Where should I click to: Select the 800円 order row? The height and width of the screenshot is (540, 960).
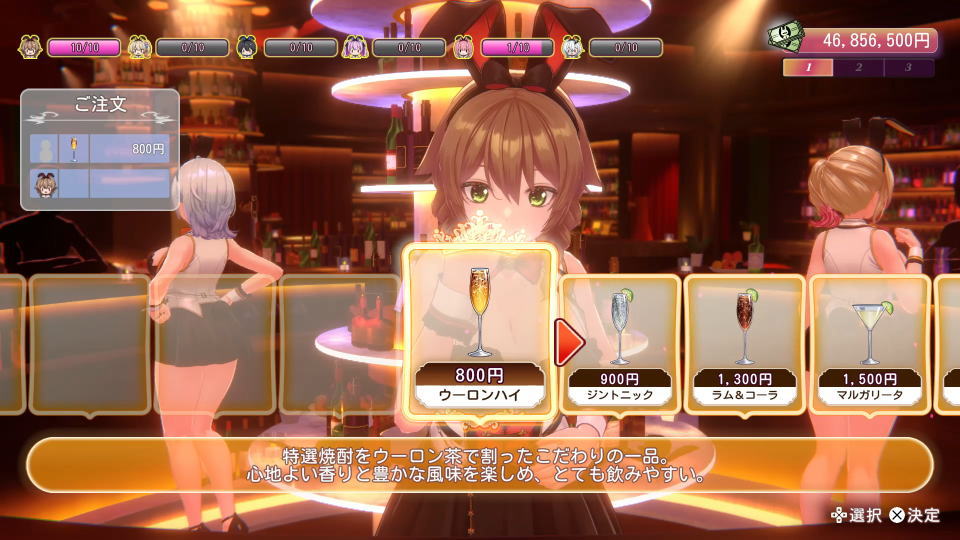[x=100, y=148]
